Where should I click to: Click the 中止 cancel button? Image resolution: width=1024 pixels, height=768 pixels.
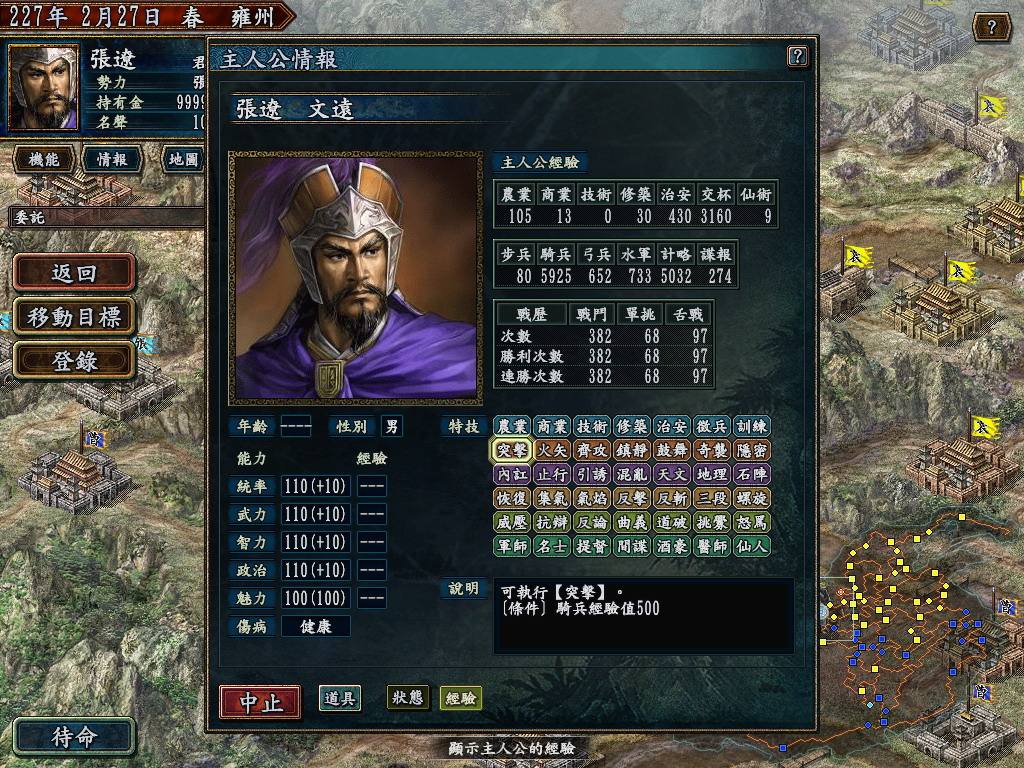pyautogui.click(x=260, y=701)
